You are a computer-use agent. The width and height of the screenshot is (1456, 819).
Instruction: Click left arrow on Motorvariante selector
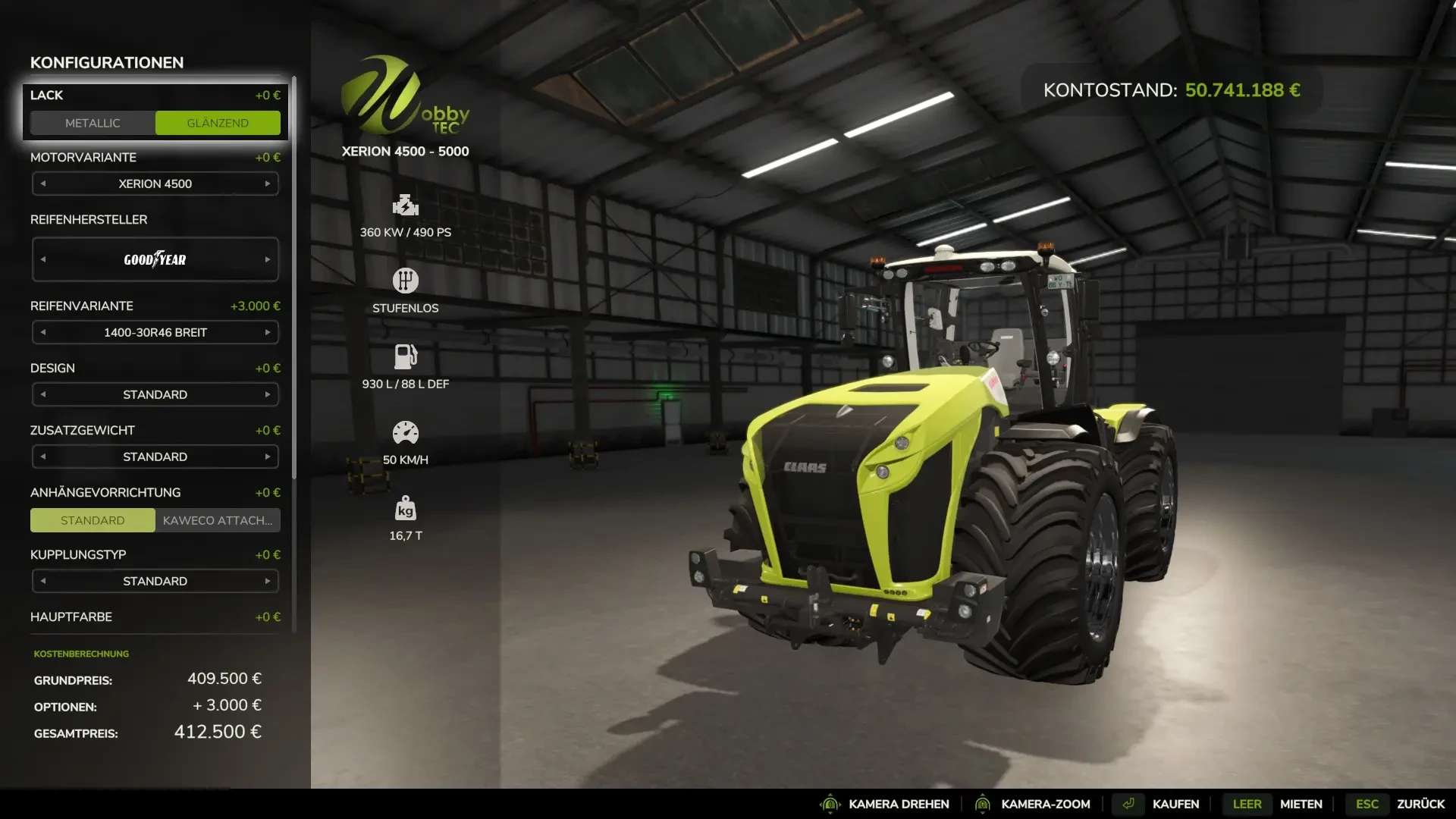pyautogui.click(x=43, y=184)
